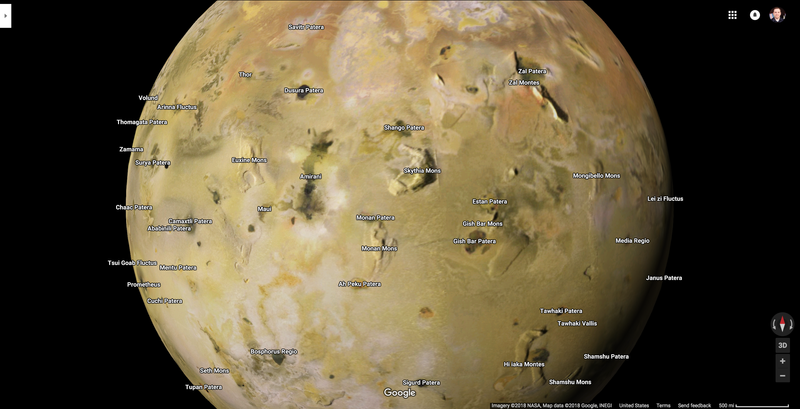Image resolution: width=800 pixels, height=409 pixels.
Task: Expand the collapsed side panel arrow
Action: point(5,15)
